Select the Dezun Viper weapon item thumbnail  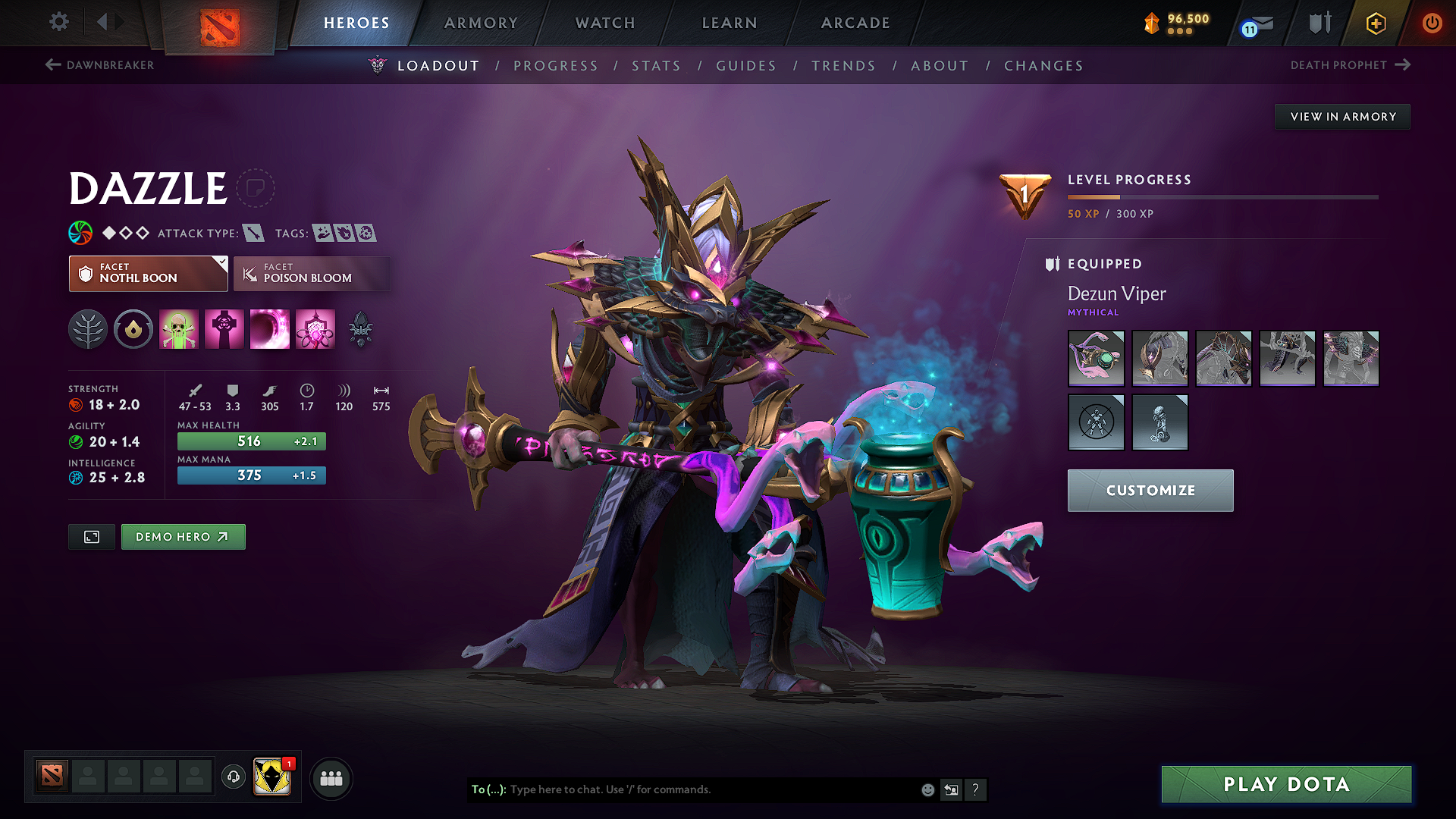1096,358
